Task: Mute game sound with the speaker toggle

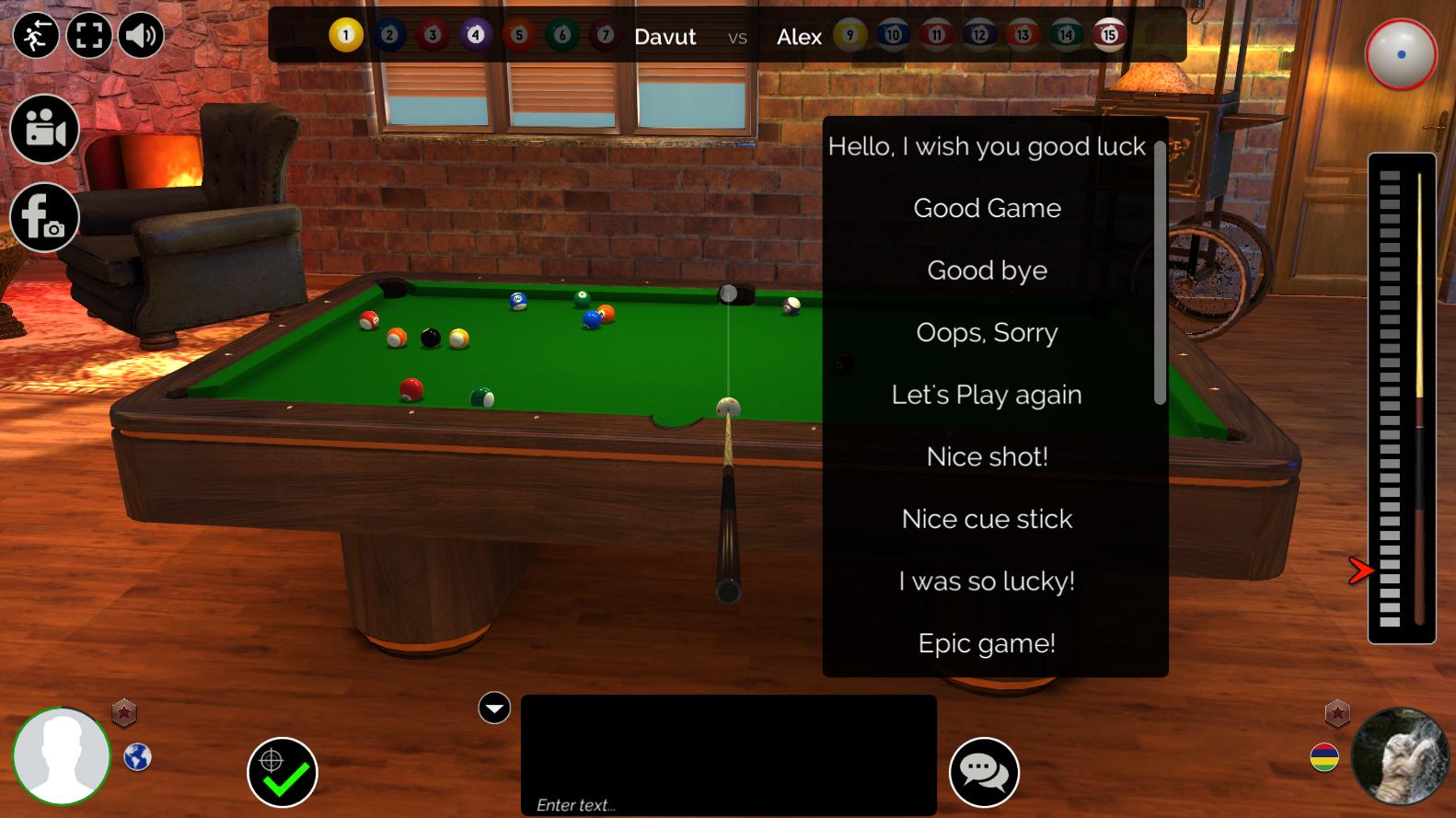Action: click(141, 35)
